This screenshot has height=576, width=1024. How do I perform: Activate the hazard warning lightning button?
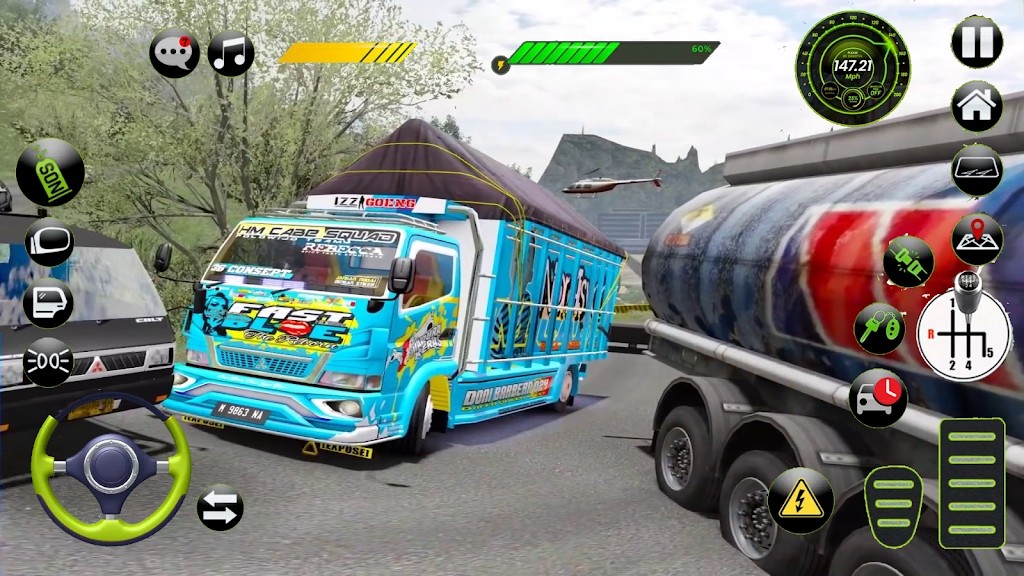click(x=800, y=499)
